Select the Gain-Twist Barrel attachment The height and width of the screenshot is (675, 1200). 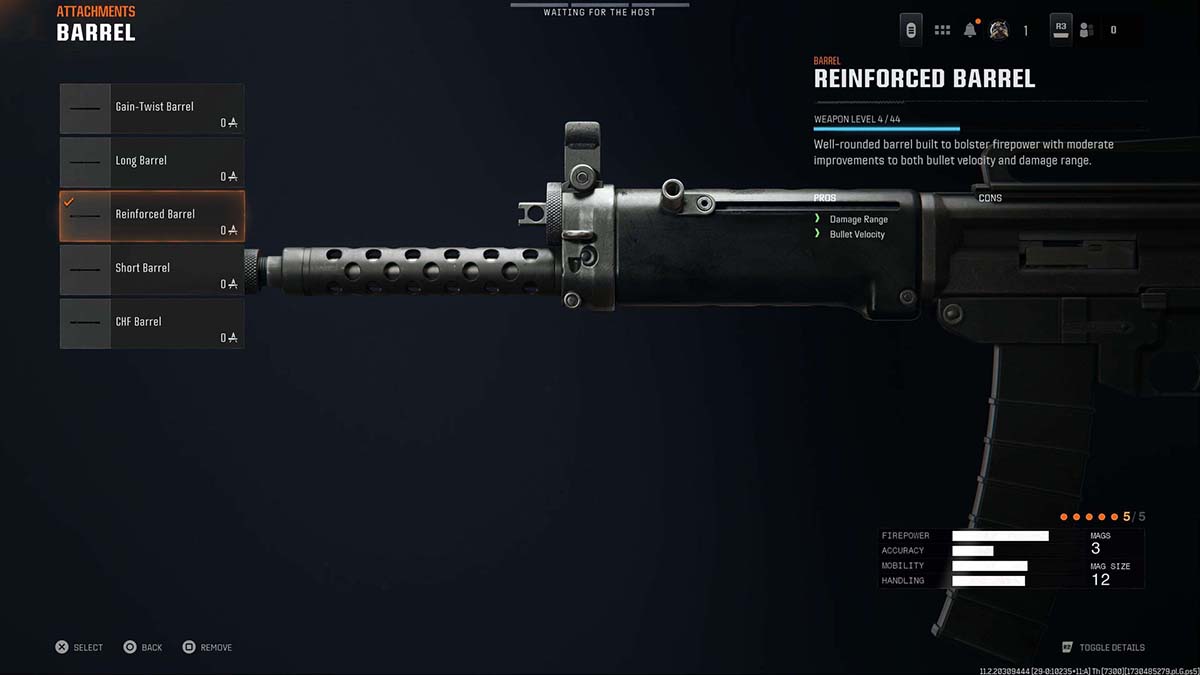[x=152, y=109]
